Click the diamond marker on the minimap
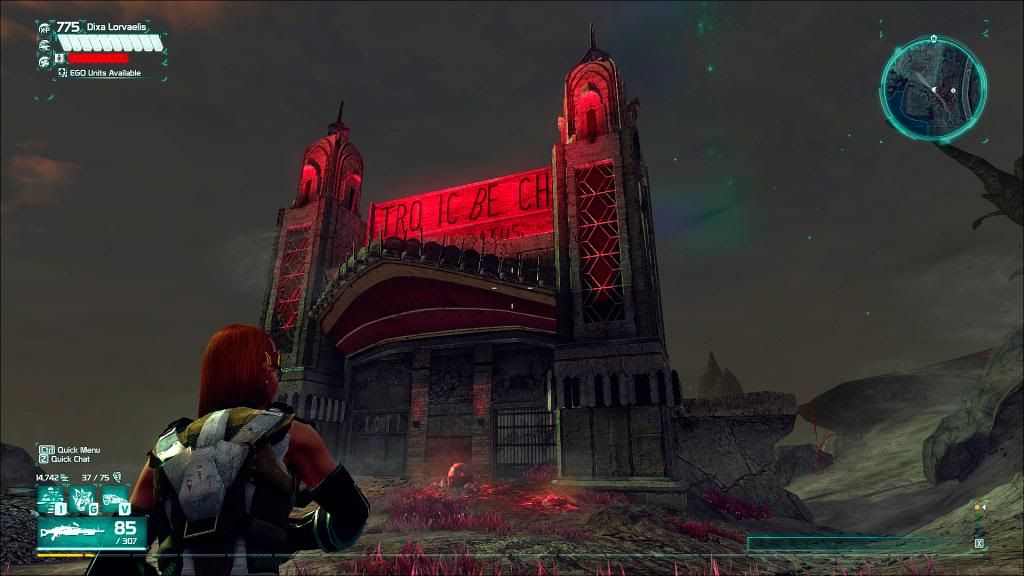This screenshot has height=576, width=1024. pyautogui.click(x=954, y=91)
